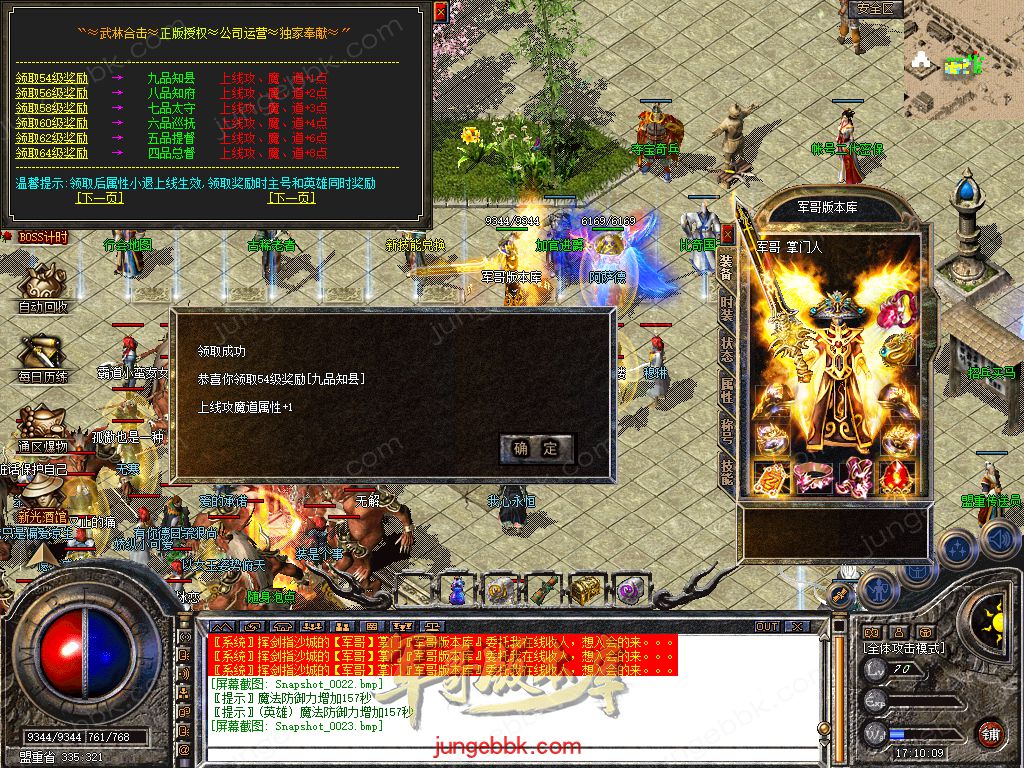Open the 状态 status tab
1024x768 pixels.
pyautogui.click(x=727, y=349)
